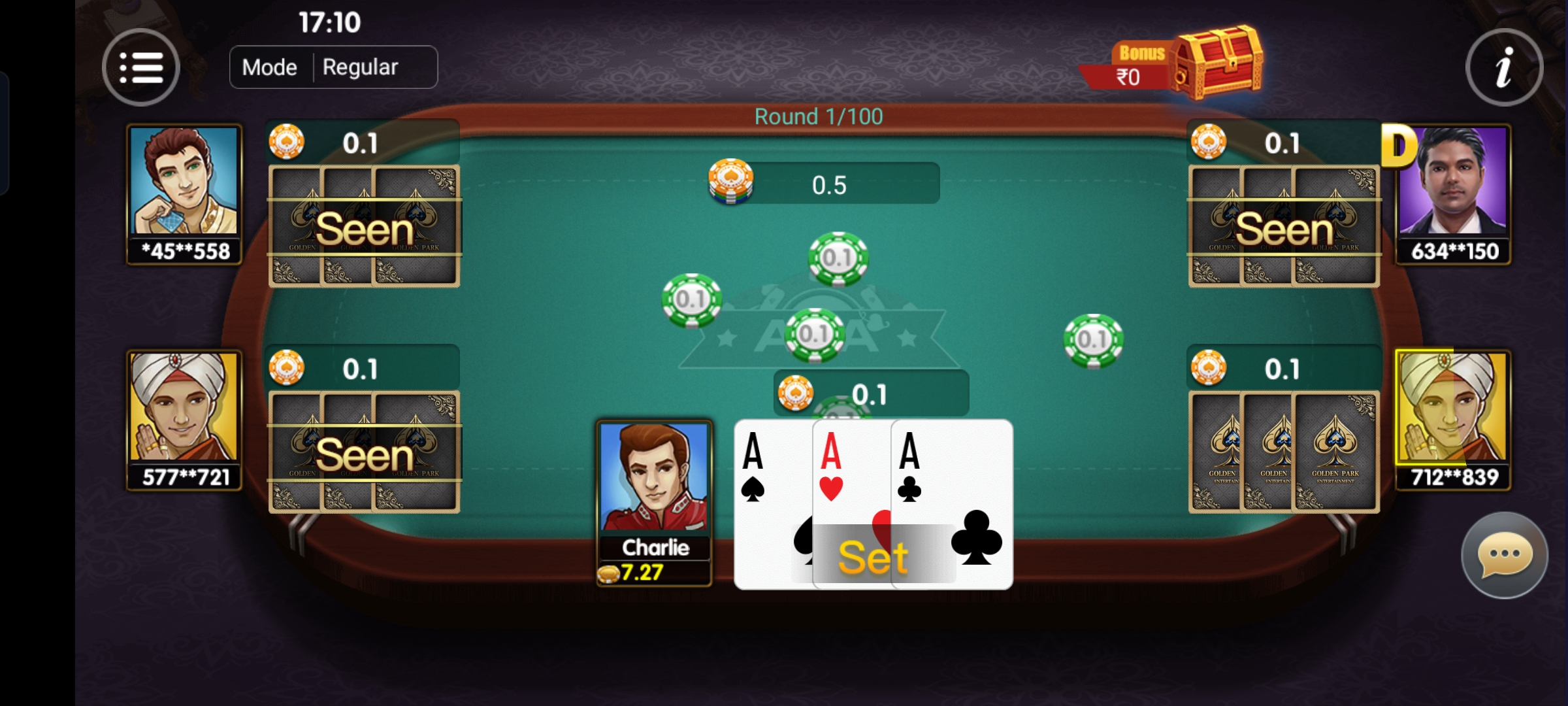
Task: View Charlie's player avatar
Action: (654, 477)
